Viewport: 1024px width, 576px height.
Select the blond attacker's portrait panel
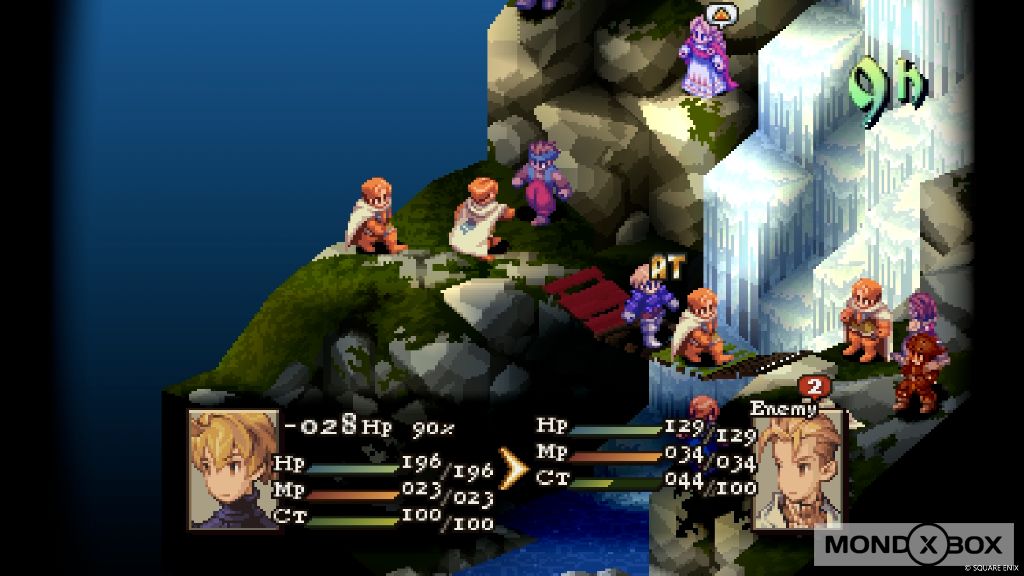[x=234, y=468]
